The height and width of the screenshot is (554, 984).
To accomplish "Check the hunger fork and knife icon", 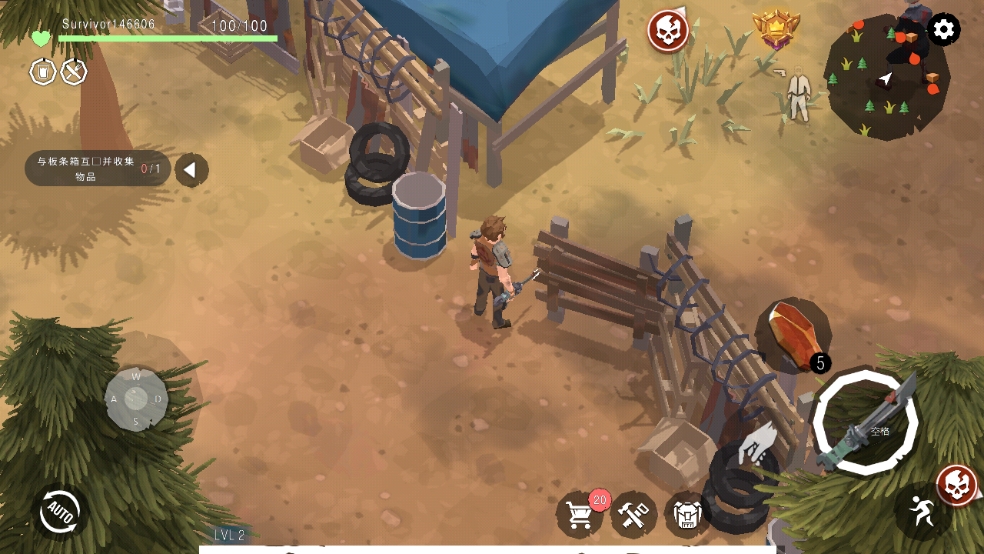I will 74,72.
